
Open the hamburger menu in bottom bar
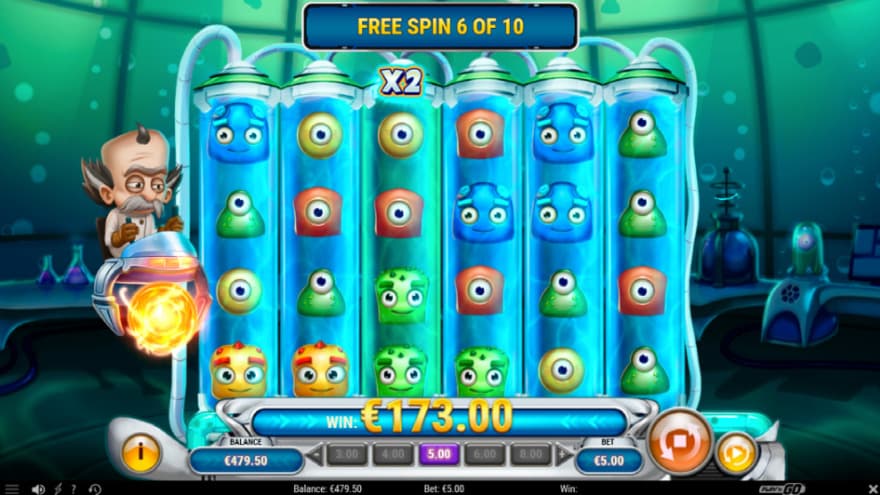[12, 489]
